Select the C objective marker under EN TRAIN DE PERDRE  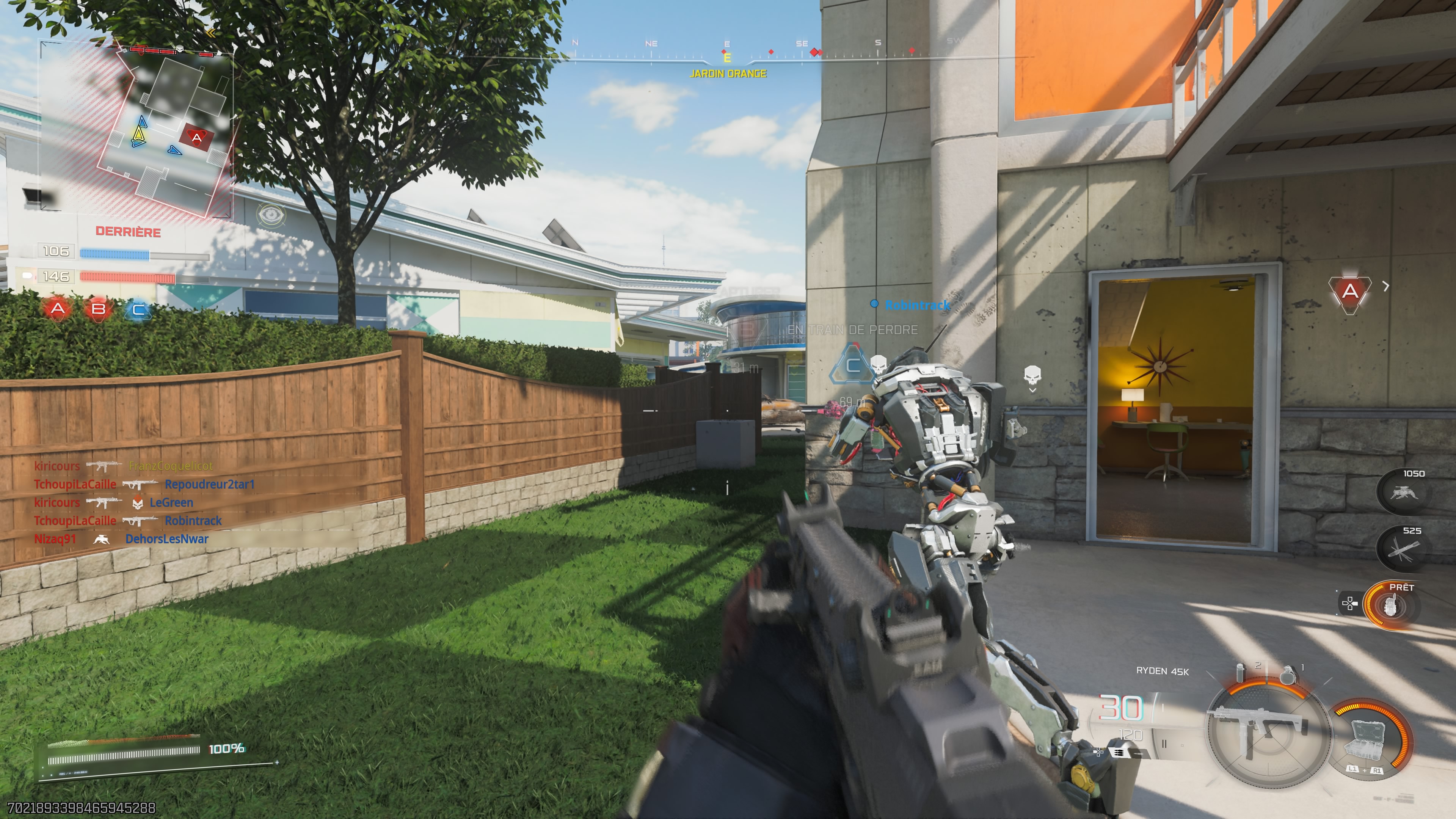852,365
